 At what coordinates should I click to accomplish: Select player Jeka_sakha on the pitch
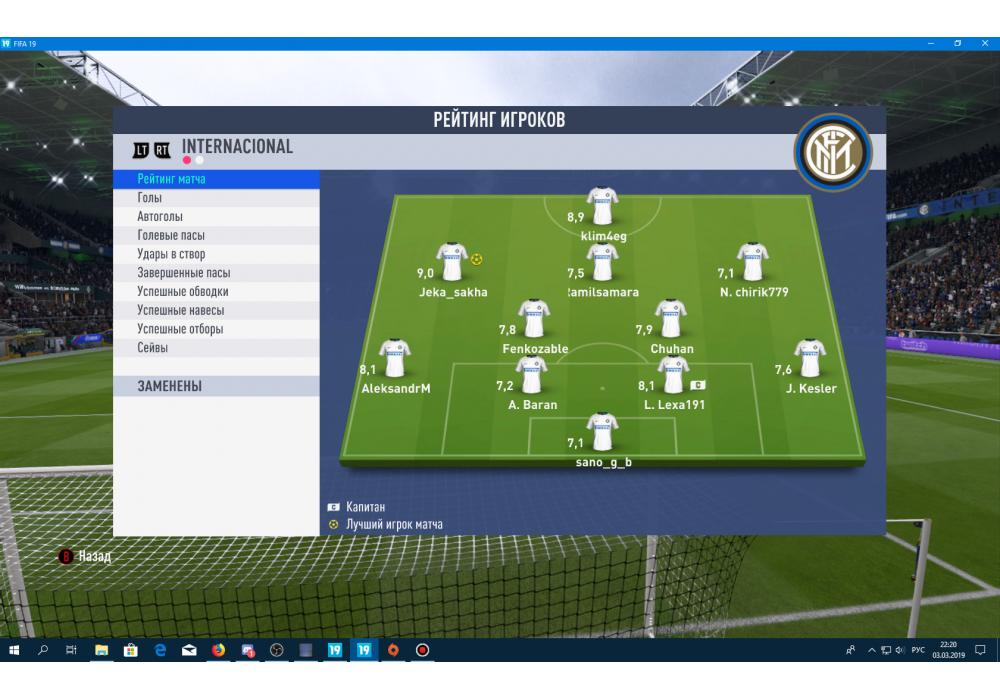coord(452,263)
